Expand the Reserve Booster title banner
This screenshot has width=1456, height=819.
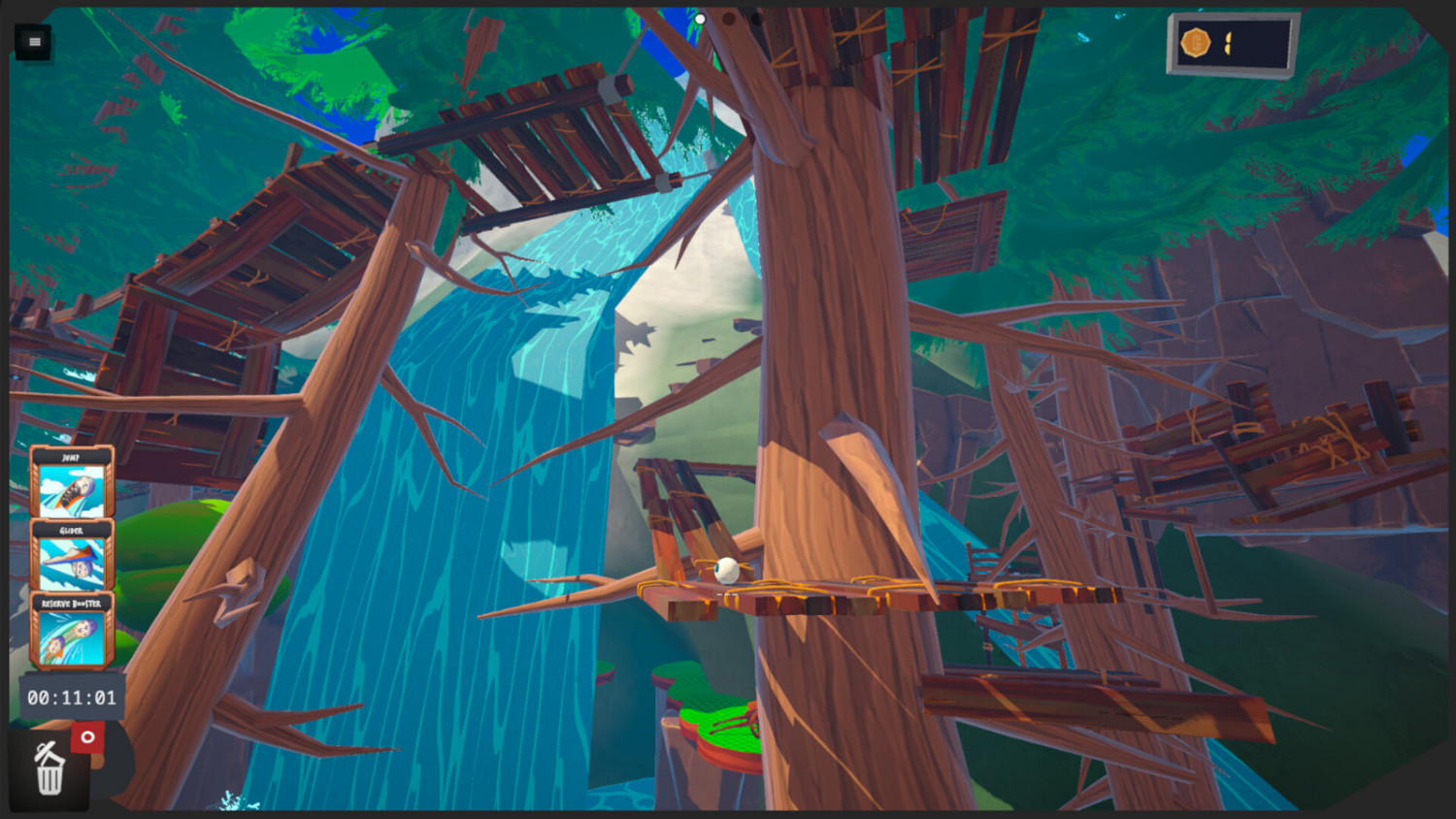tap(72, 605)
